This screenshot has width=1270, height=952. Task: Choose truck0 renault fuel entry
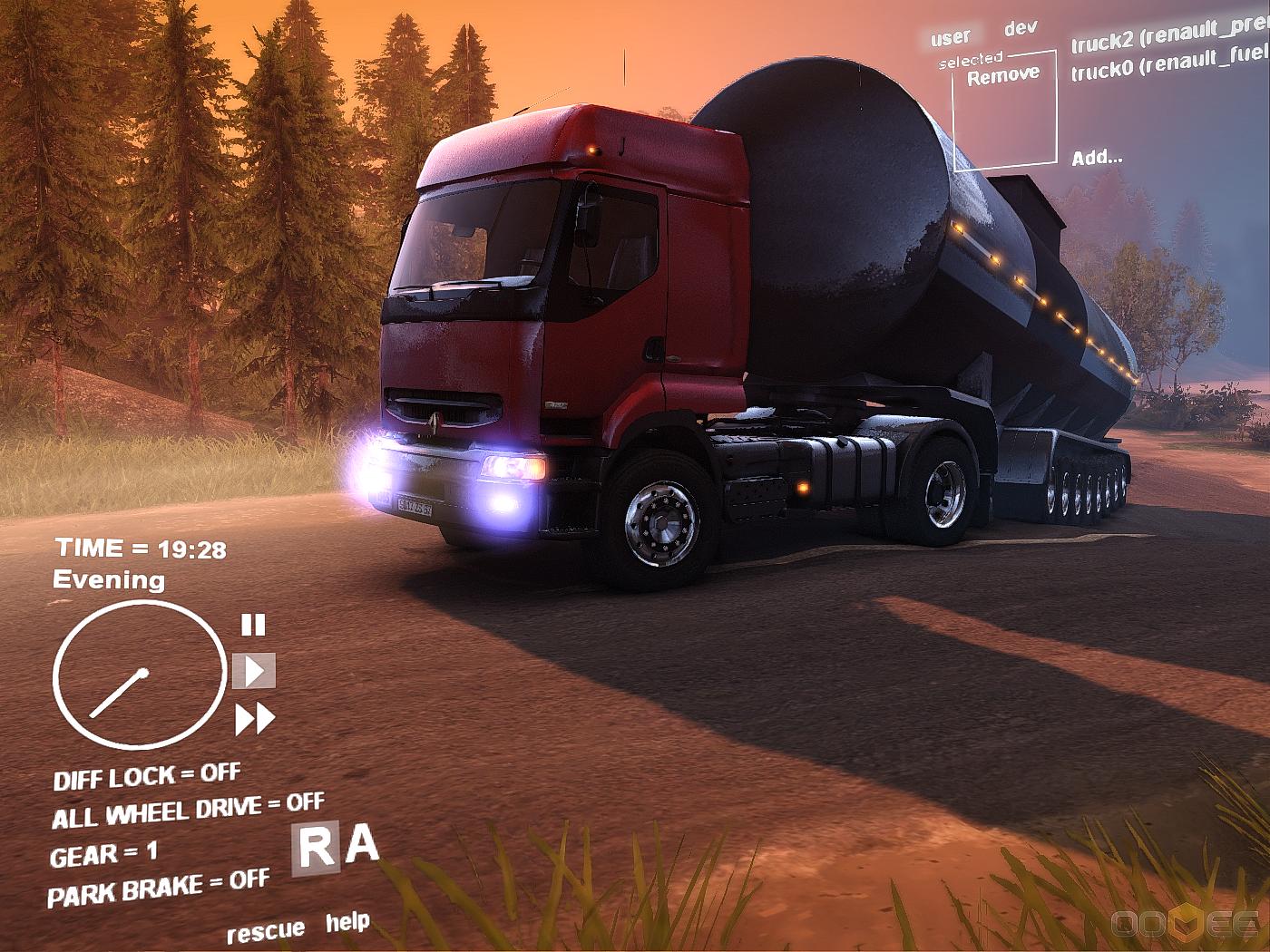(x=1169, y=65)
